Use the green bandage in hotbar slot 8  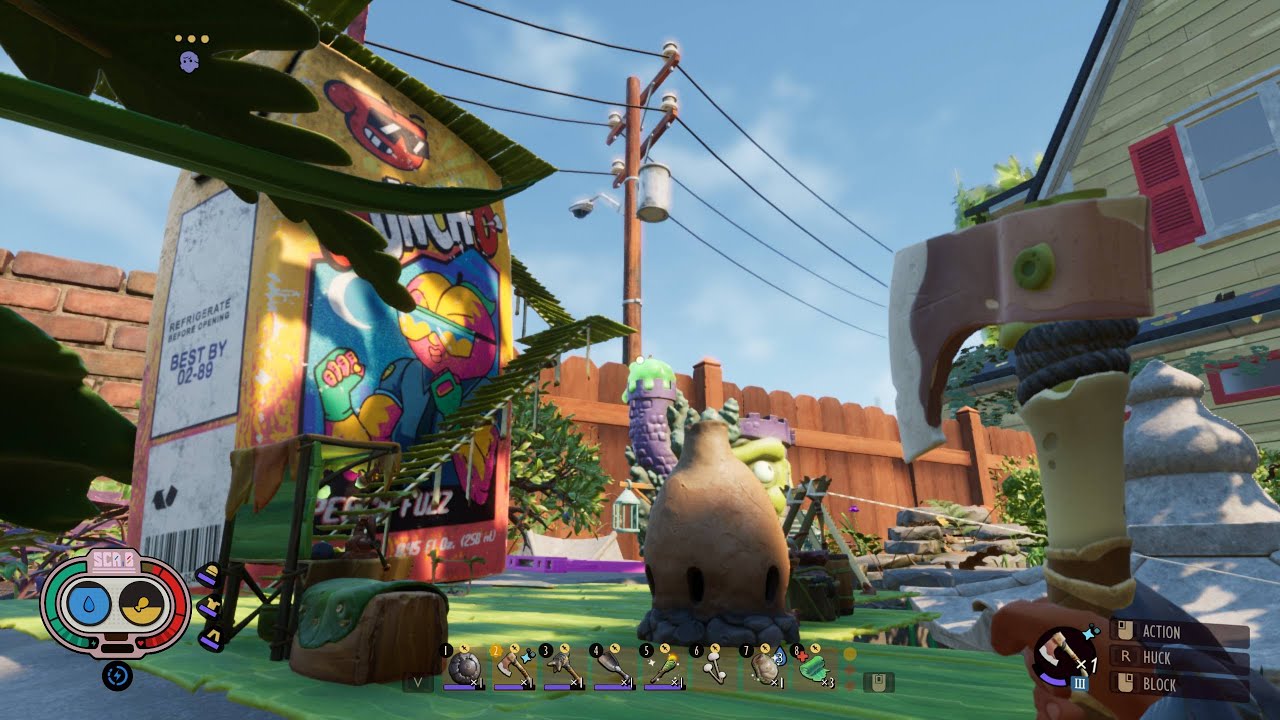point(815,668)
